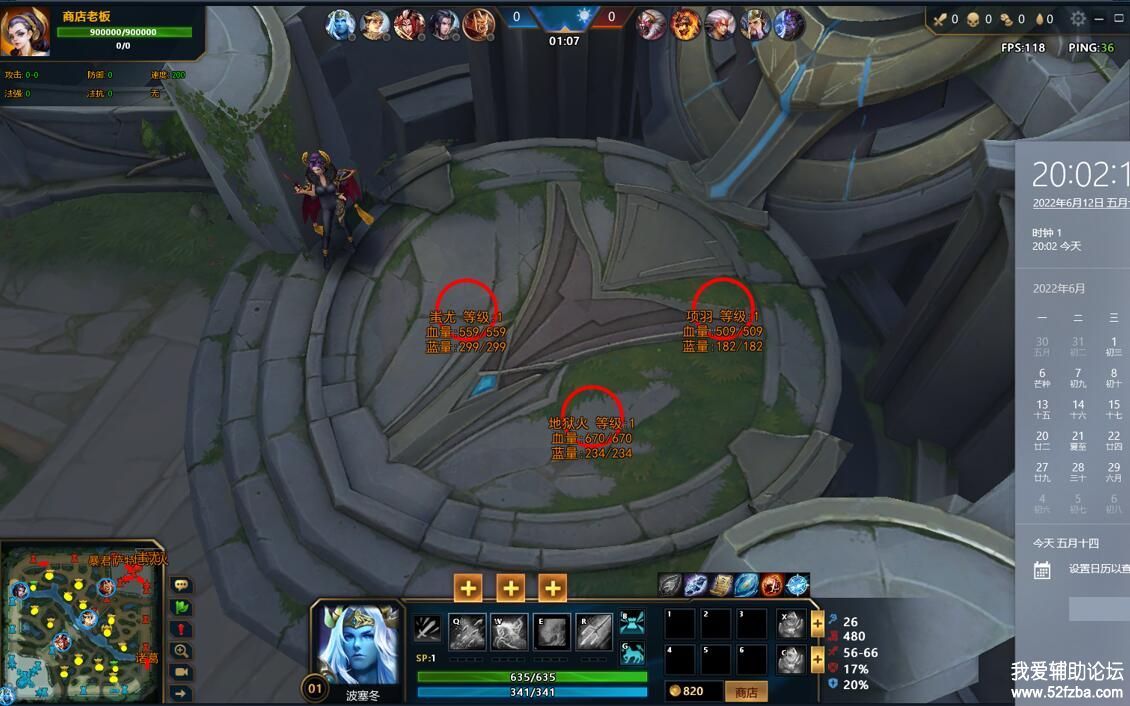The width and height of the screenshot is (1130, 706).
Task: Use the R trident ultimate ability
Action: 594,631
